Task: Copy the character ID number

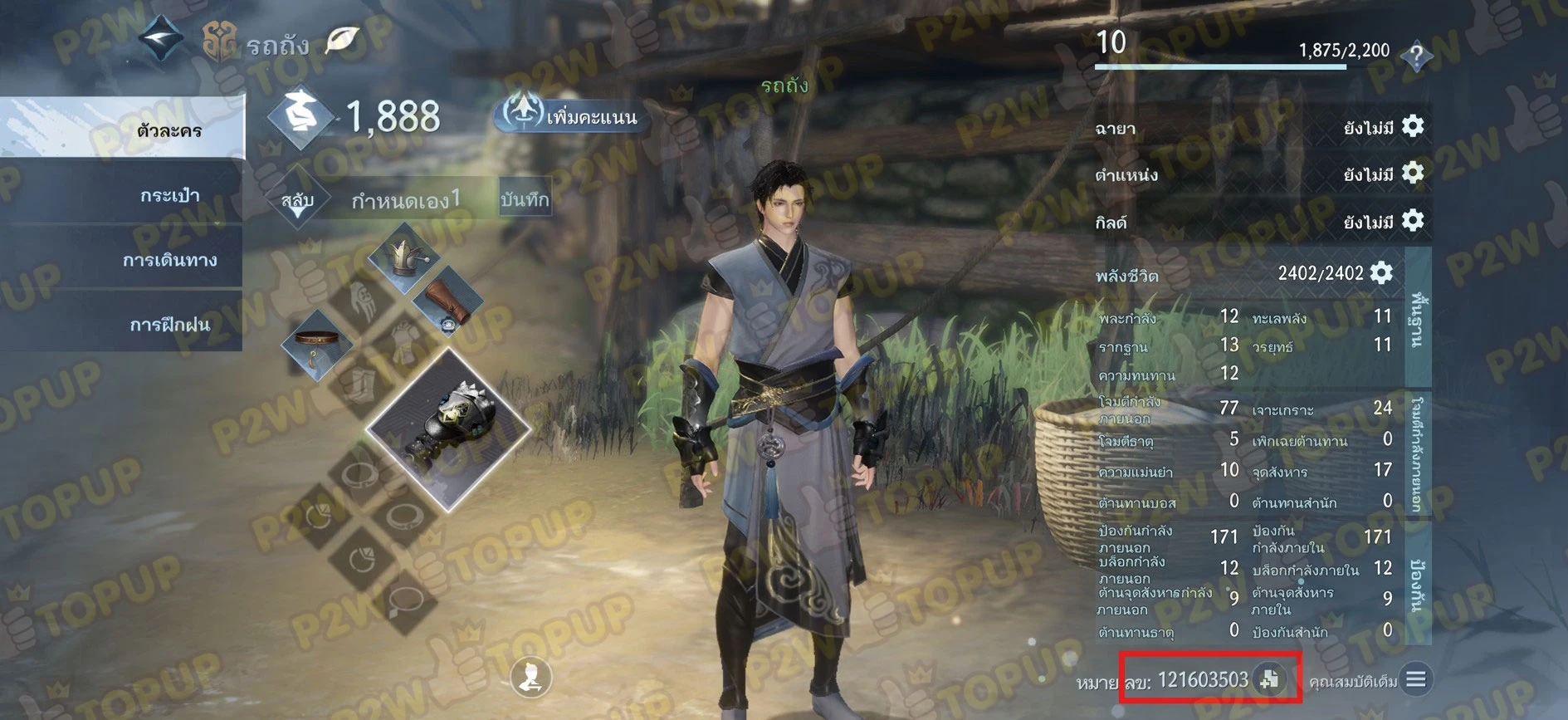Action: (x=1269, y=679)
